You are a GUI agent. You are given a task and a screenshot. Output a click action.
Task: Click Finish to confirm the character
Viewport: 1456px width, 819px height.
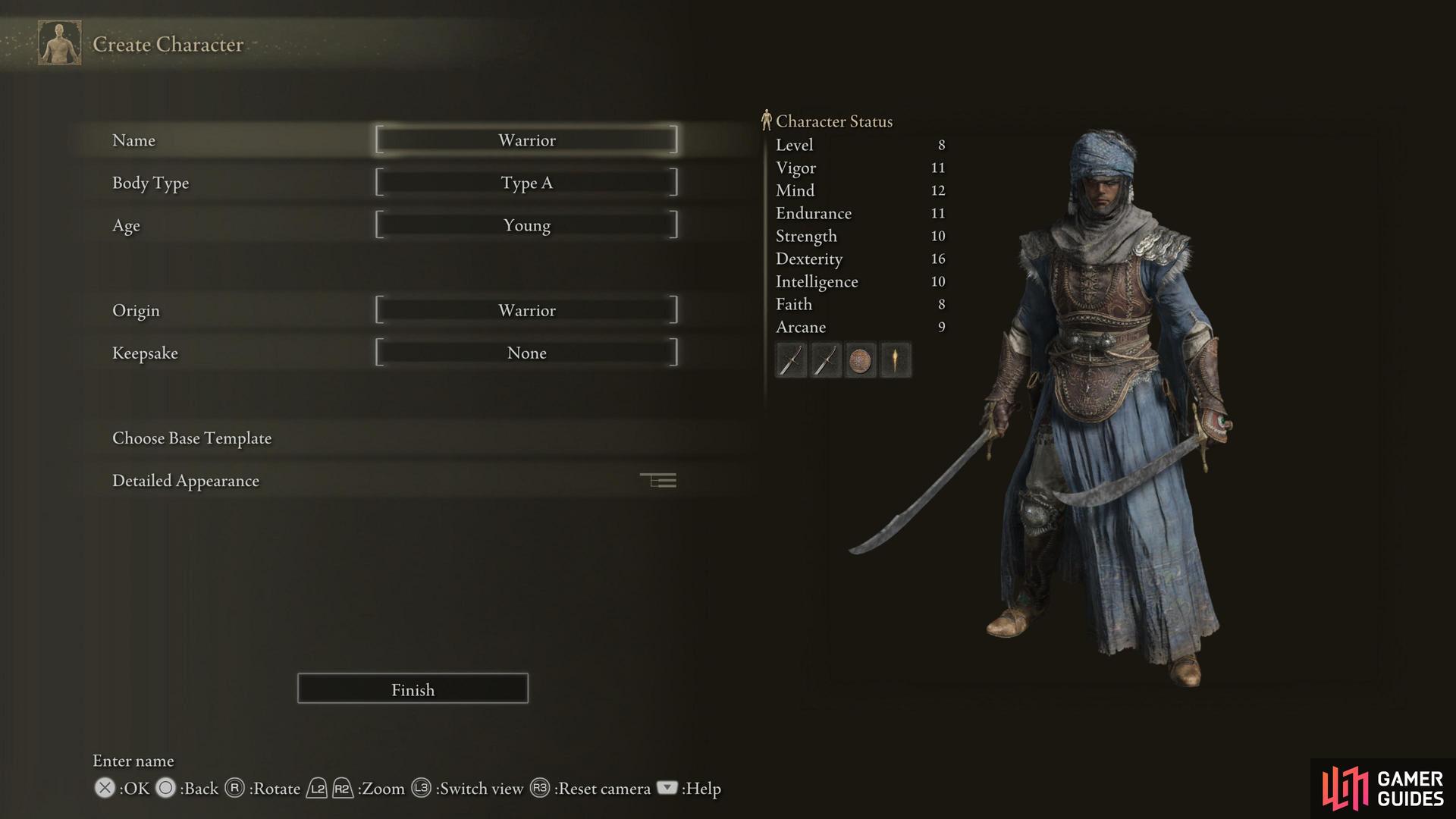pos(413,689)
